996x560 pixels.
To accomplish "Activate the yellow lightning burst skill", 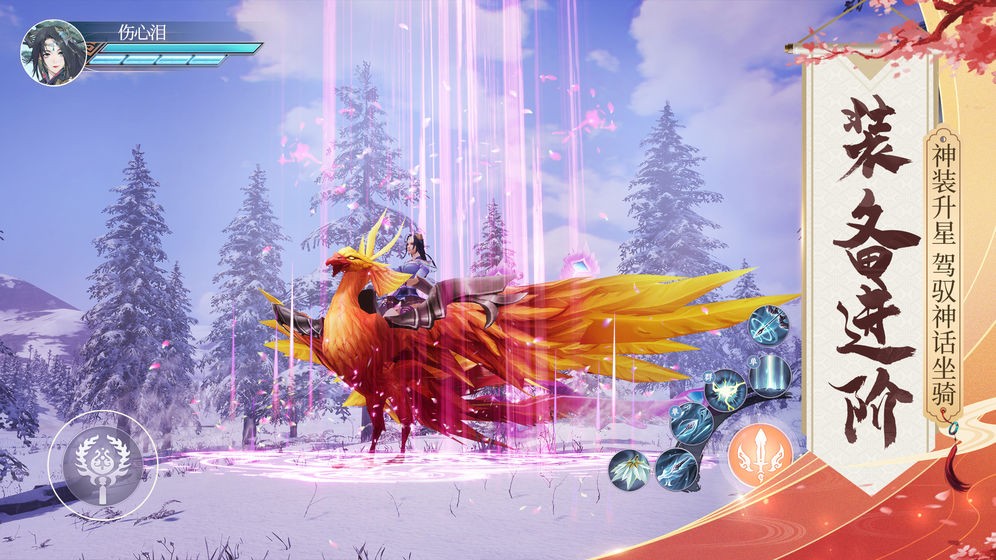I will tap(725, 389).
